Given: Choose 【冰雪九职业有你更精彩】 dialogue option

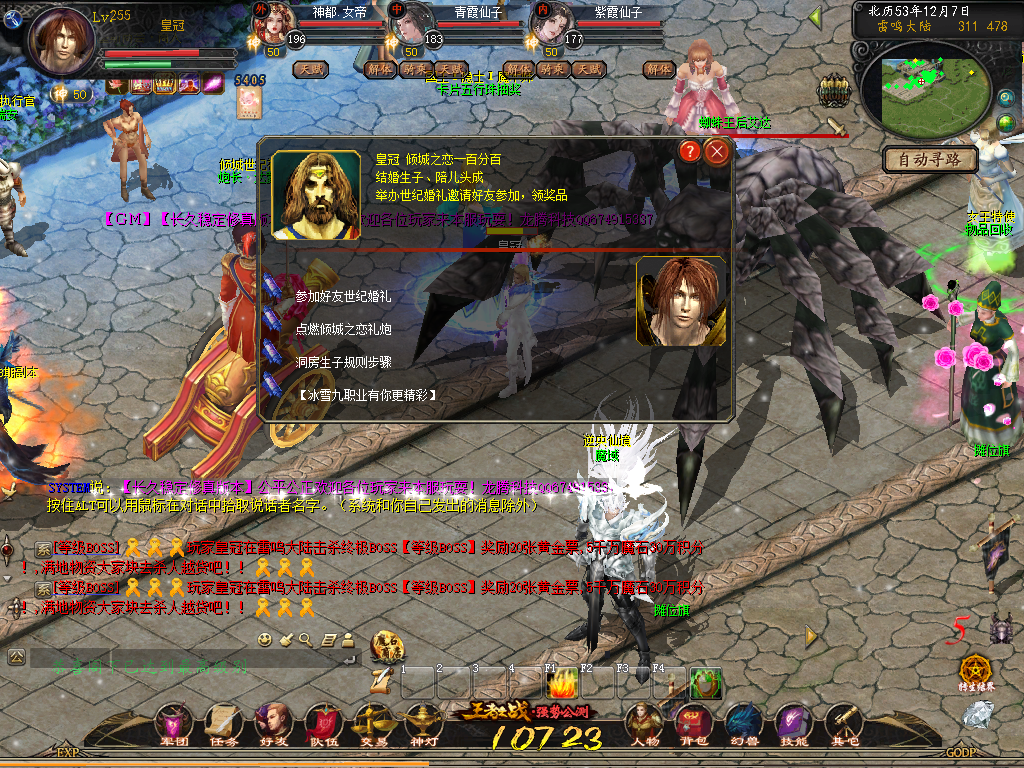Looking at the screenshot, I should click(x=367, y=395).
